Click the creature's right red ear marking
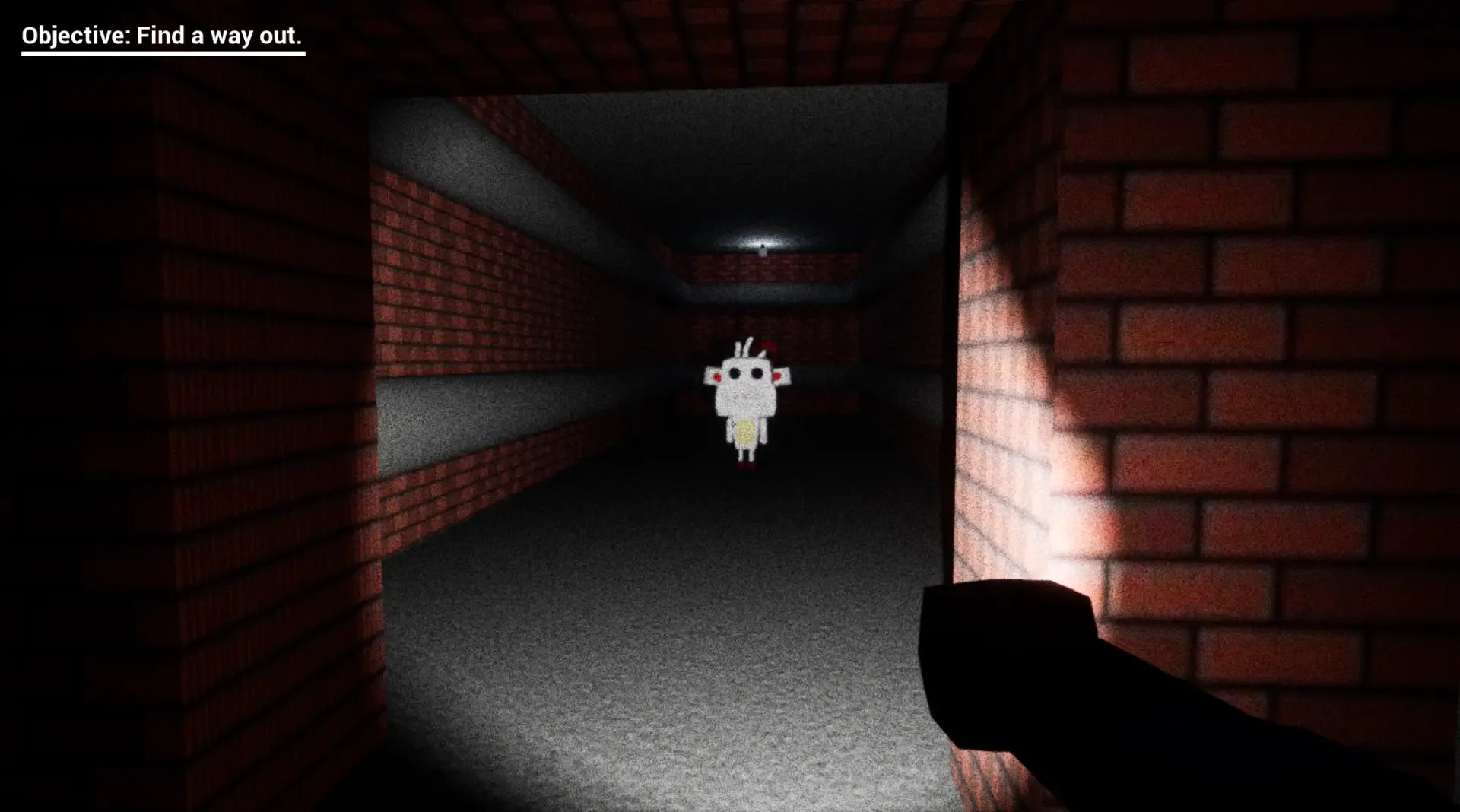 pos(778,376)
